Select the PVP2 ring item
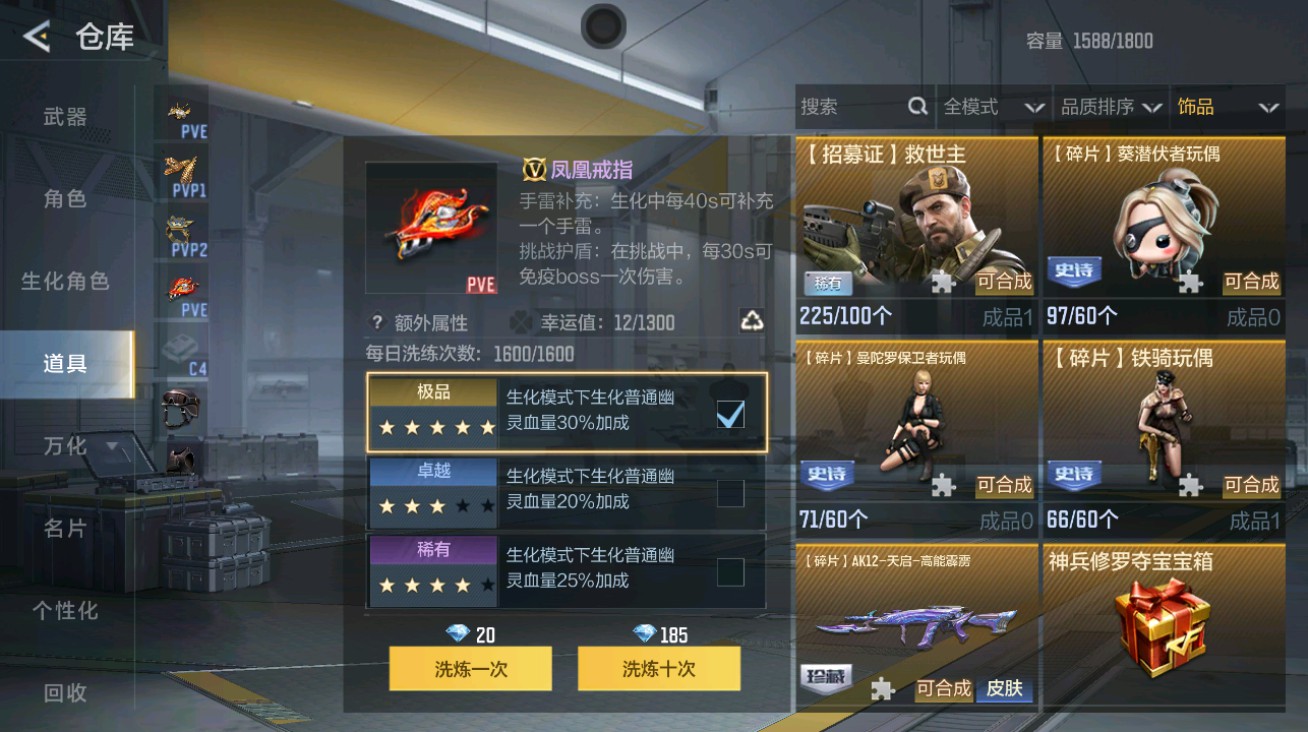This screenshot has height=732, width=1308. (x=181, y=228)
